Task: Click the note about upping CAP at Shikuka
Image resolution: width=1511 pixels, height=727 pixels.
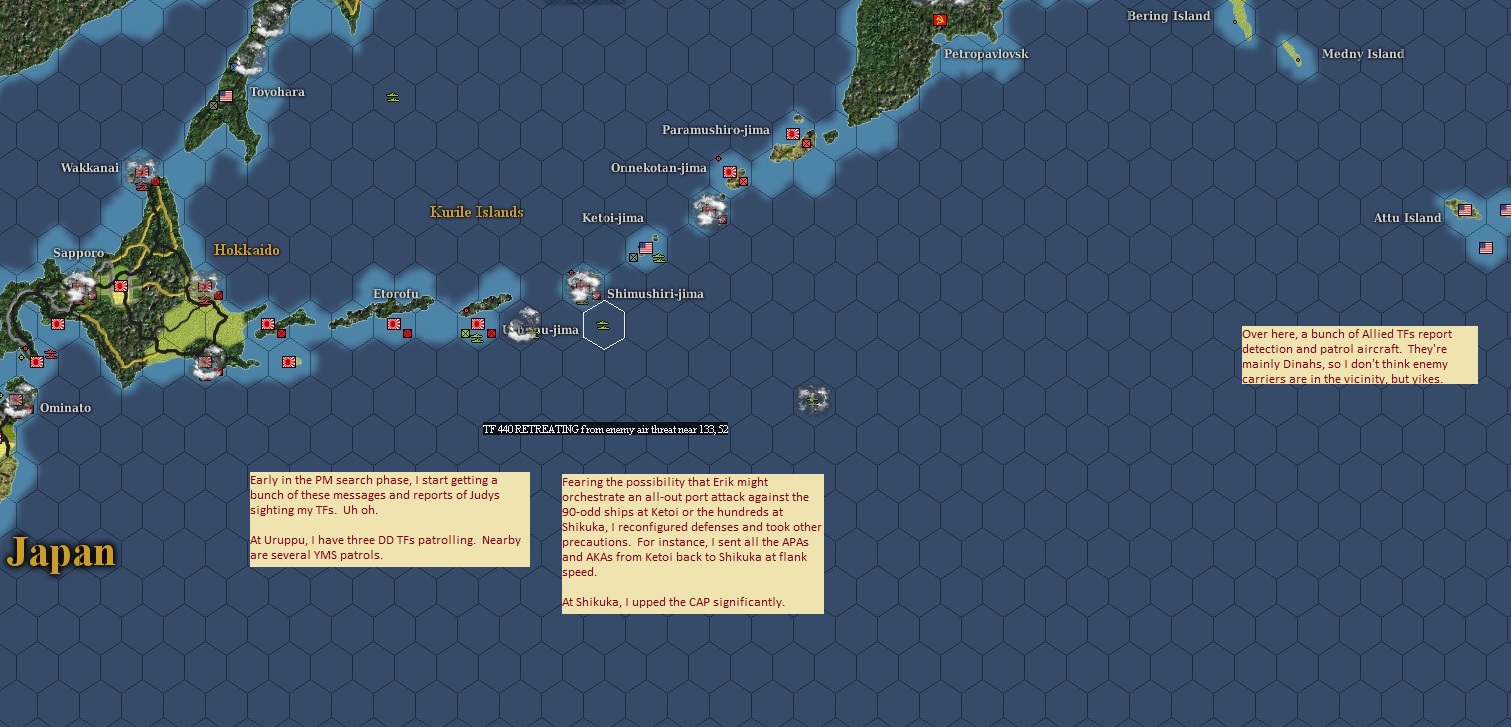Action: click(x=692, y=543)
